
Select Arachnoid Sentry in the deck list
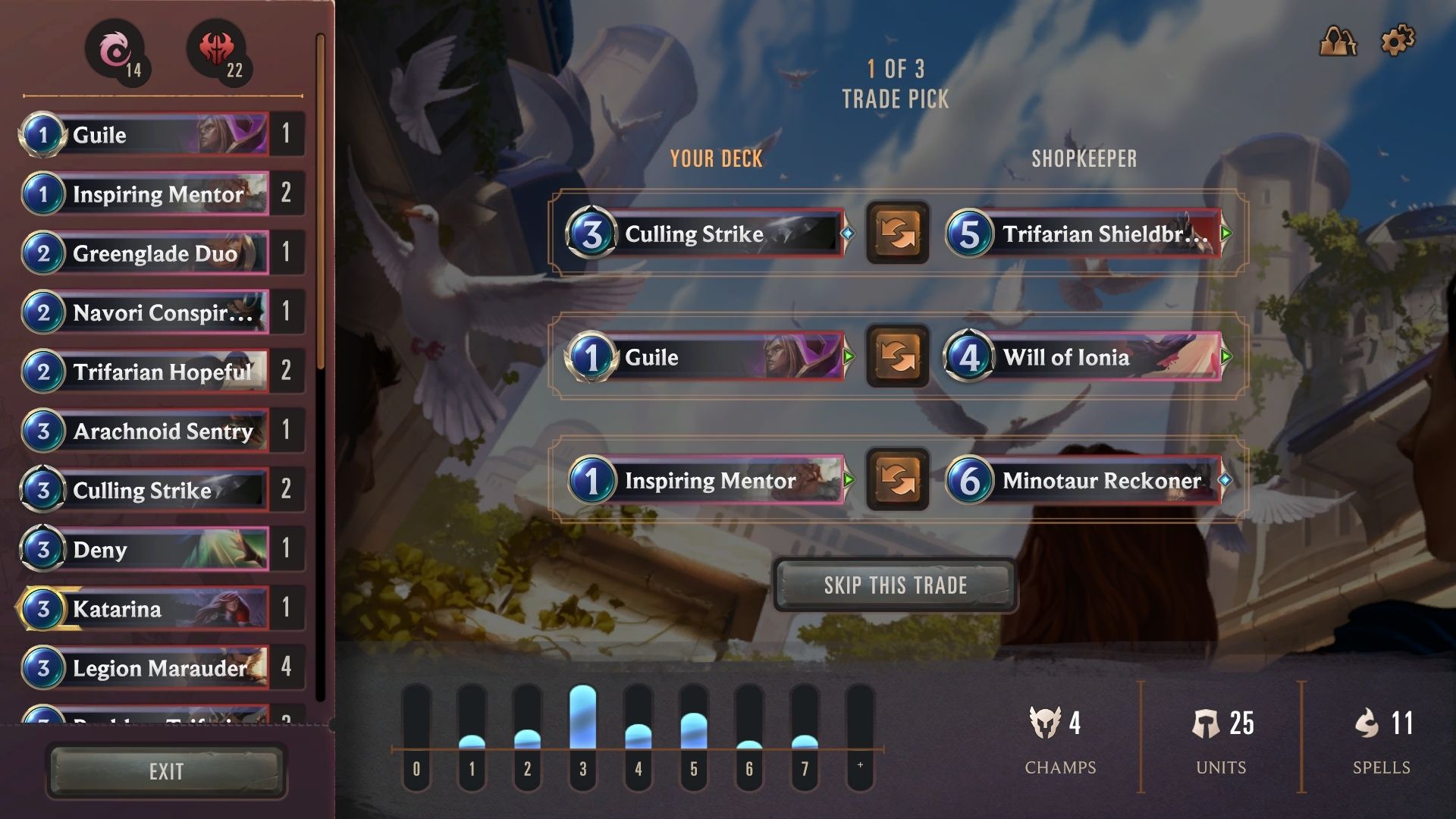[x=144, y=431]
